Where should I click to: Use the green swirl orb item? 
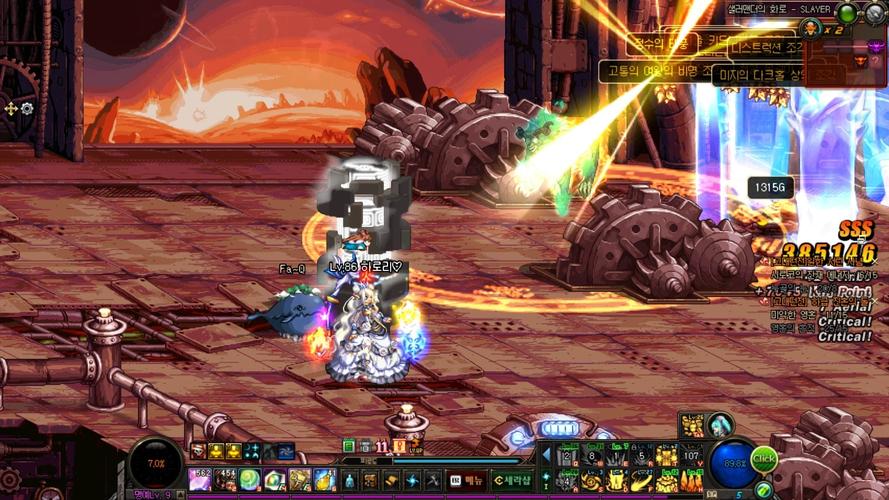(x=249, y=479)
